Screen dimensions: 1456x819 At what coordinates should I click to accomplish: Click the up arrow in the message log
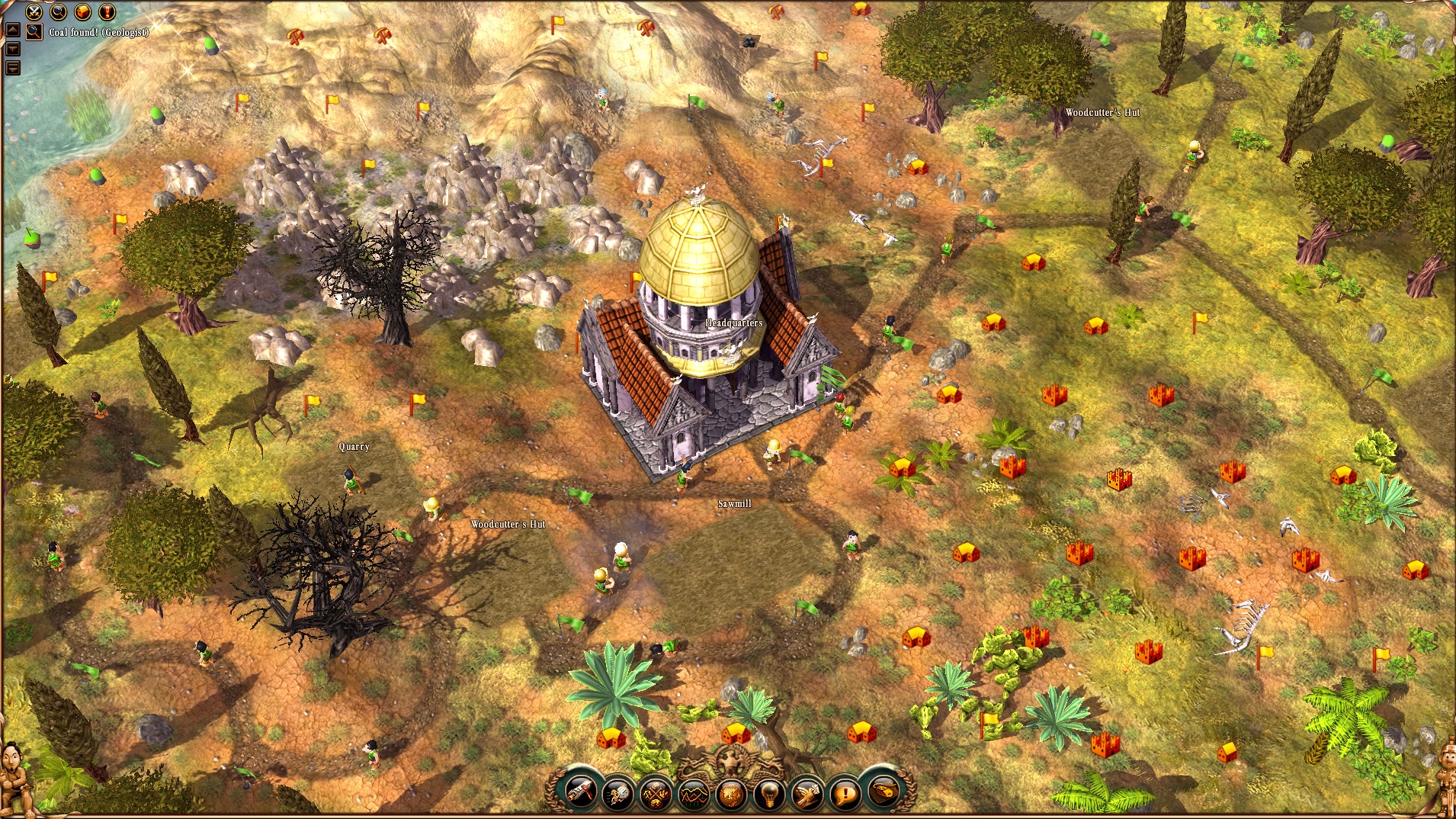[x=12, y=31]
